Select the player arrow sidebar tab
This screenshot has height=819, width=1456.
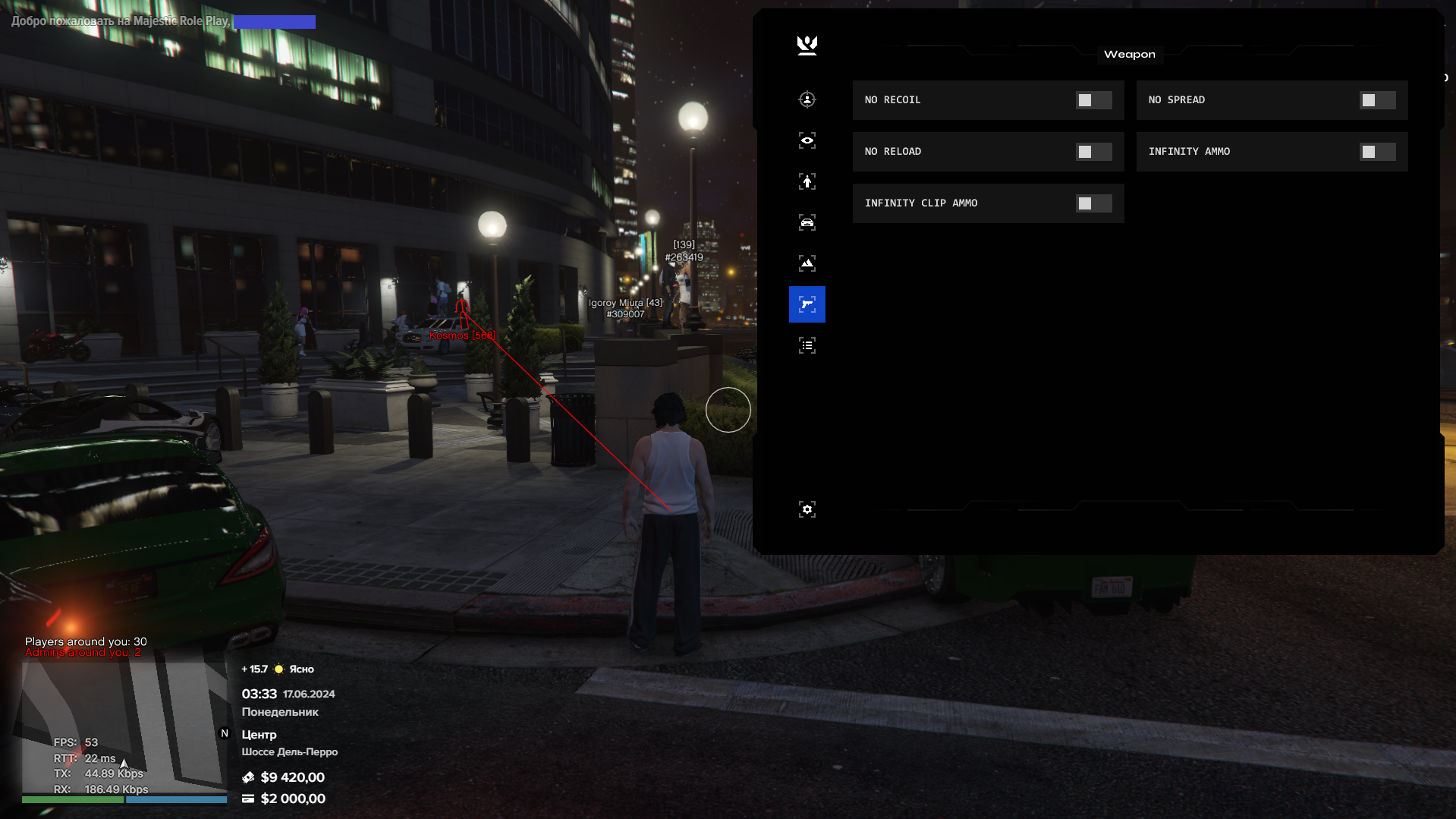coord(807,181)
